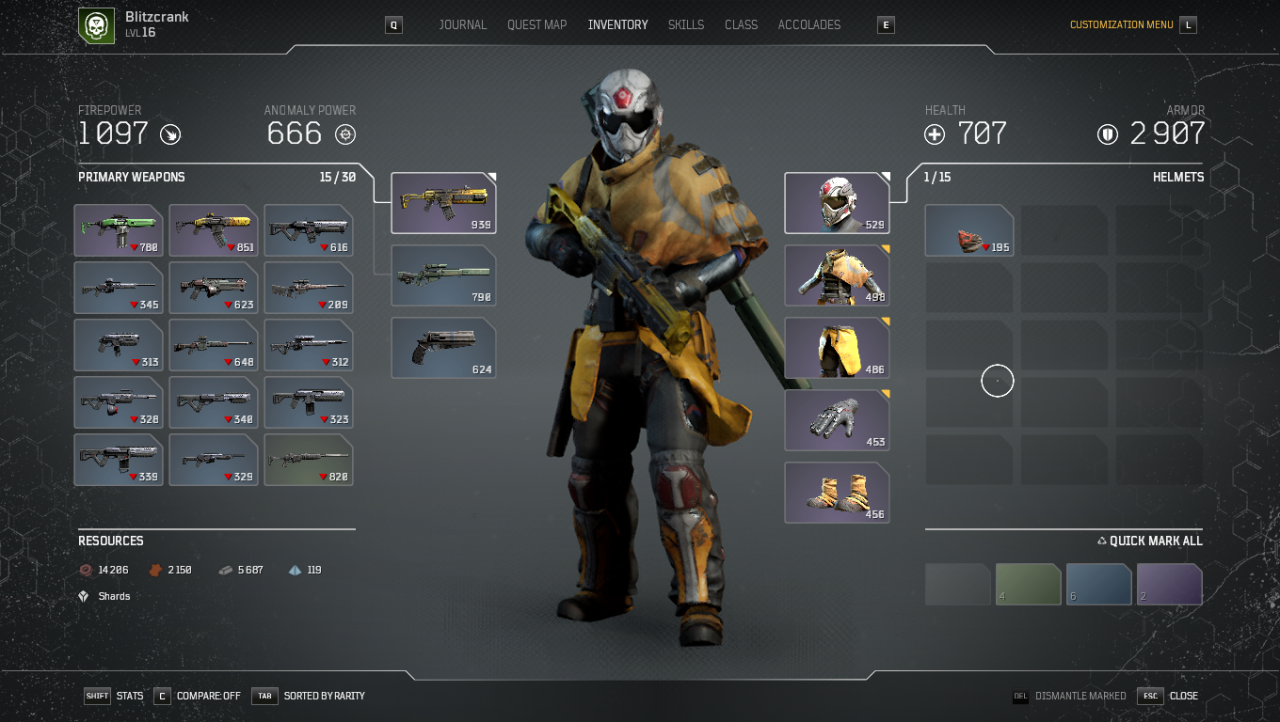Select the equipped yellow leg armor slot
Image resolution: width=1280 pixels, height=722 pixels.
coord(837,348)
